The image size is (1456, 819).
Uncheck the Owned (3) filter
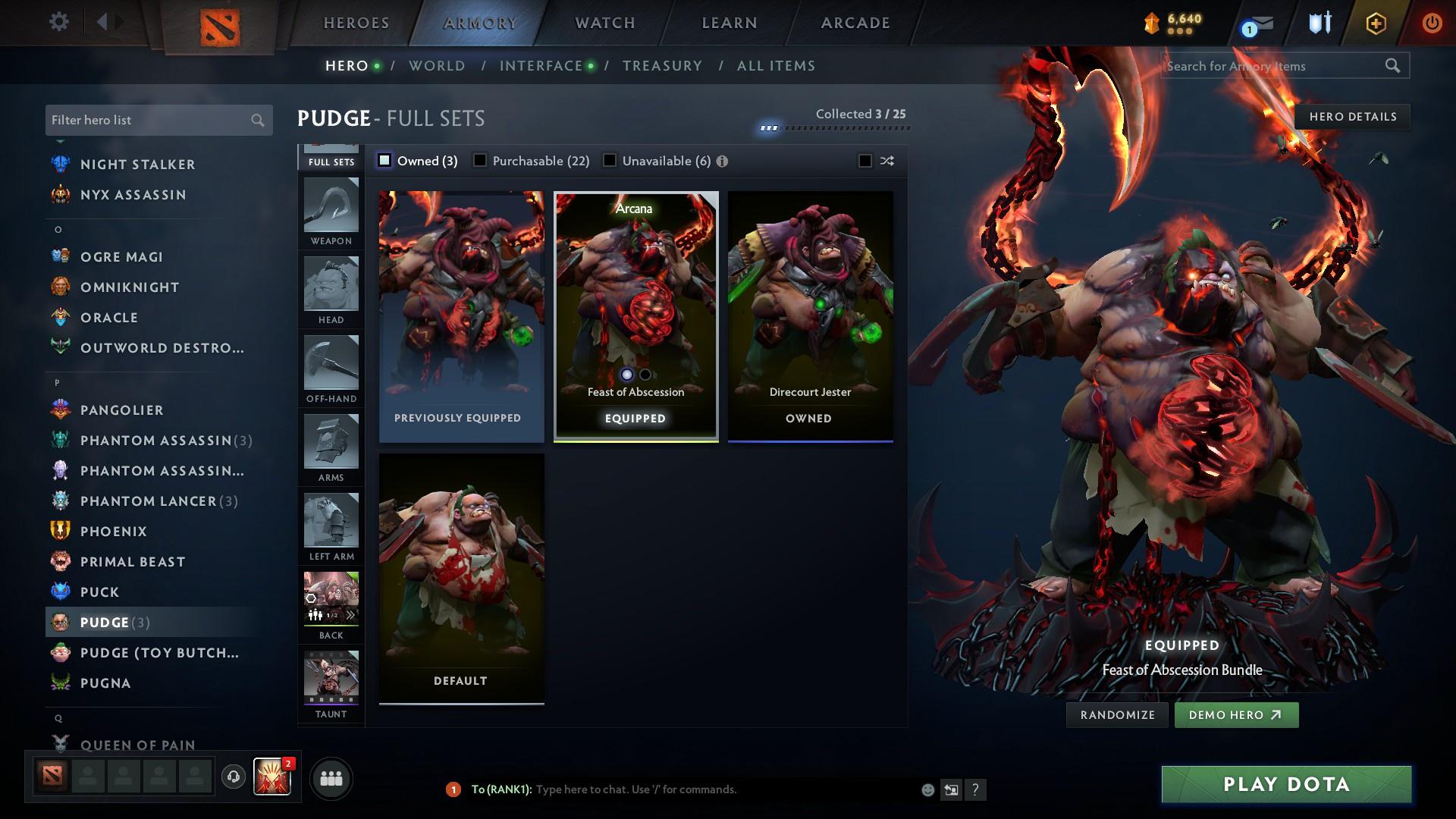click(385, 160)
